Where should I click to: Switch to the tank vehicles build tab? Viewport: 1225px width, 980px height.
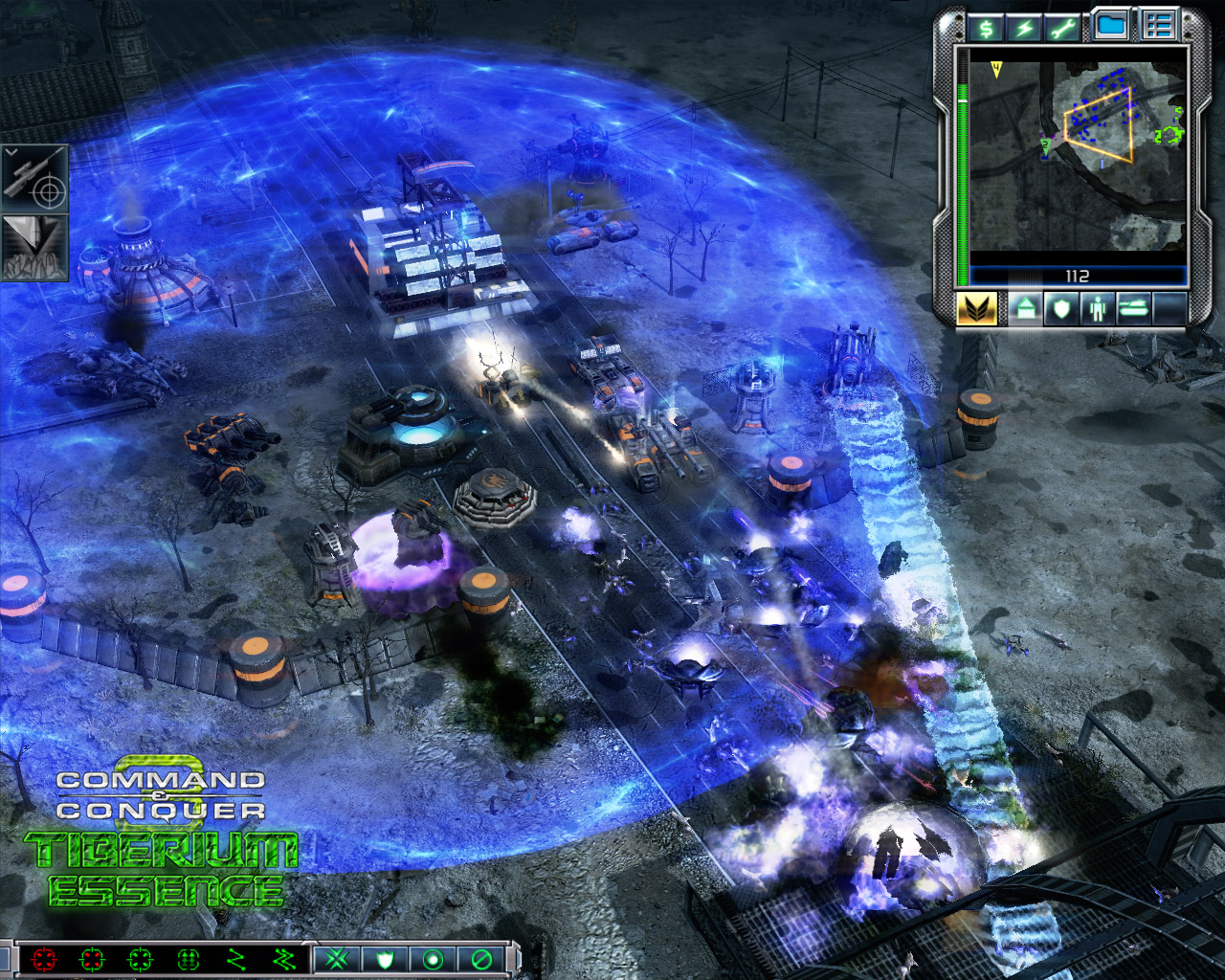(1133, 309)
